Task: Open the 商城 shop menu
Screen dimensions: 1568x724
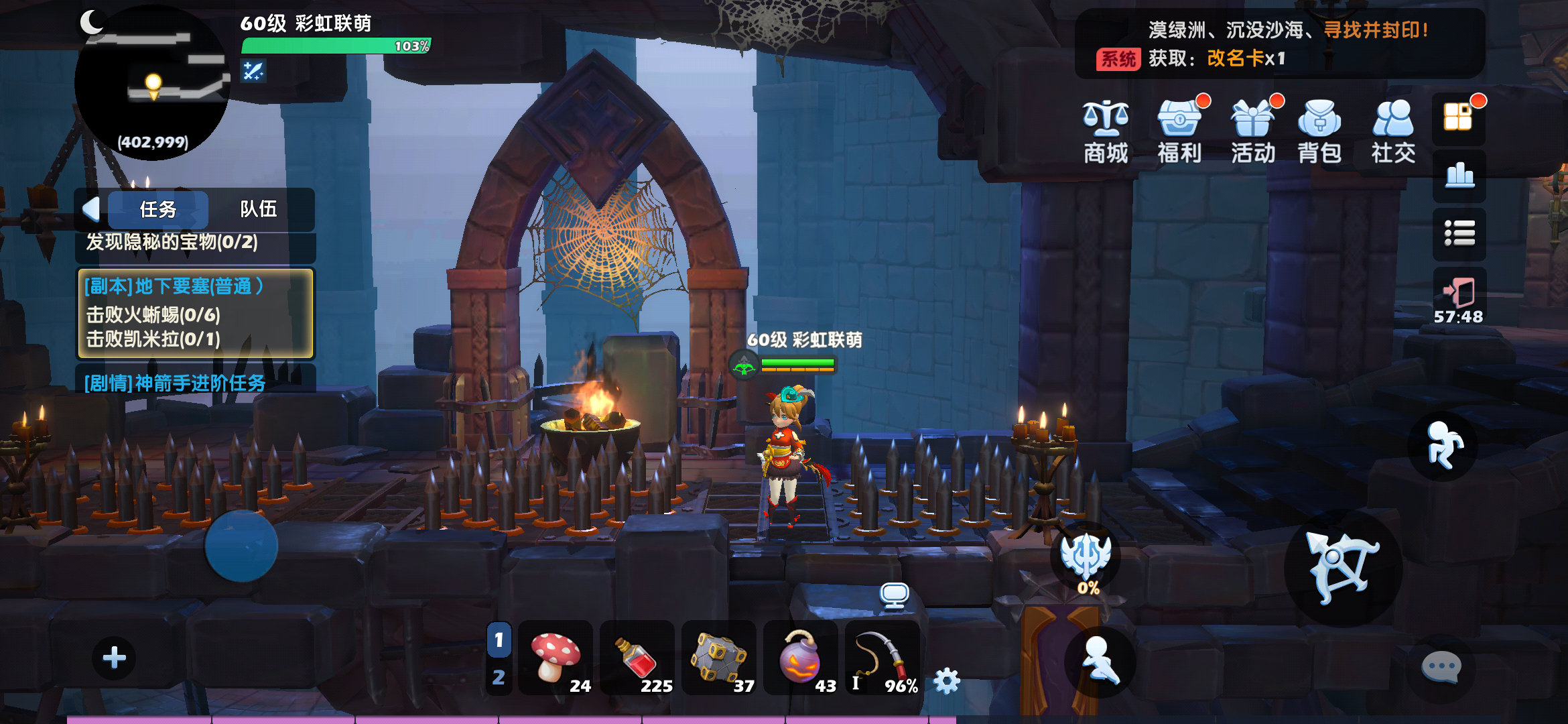Action: [x=1106, y=132]
